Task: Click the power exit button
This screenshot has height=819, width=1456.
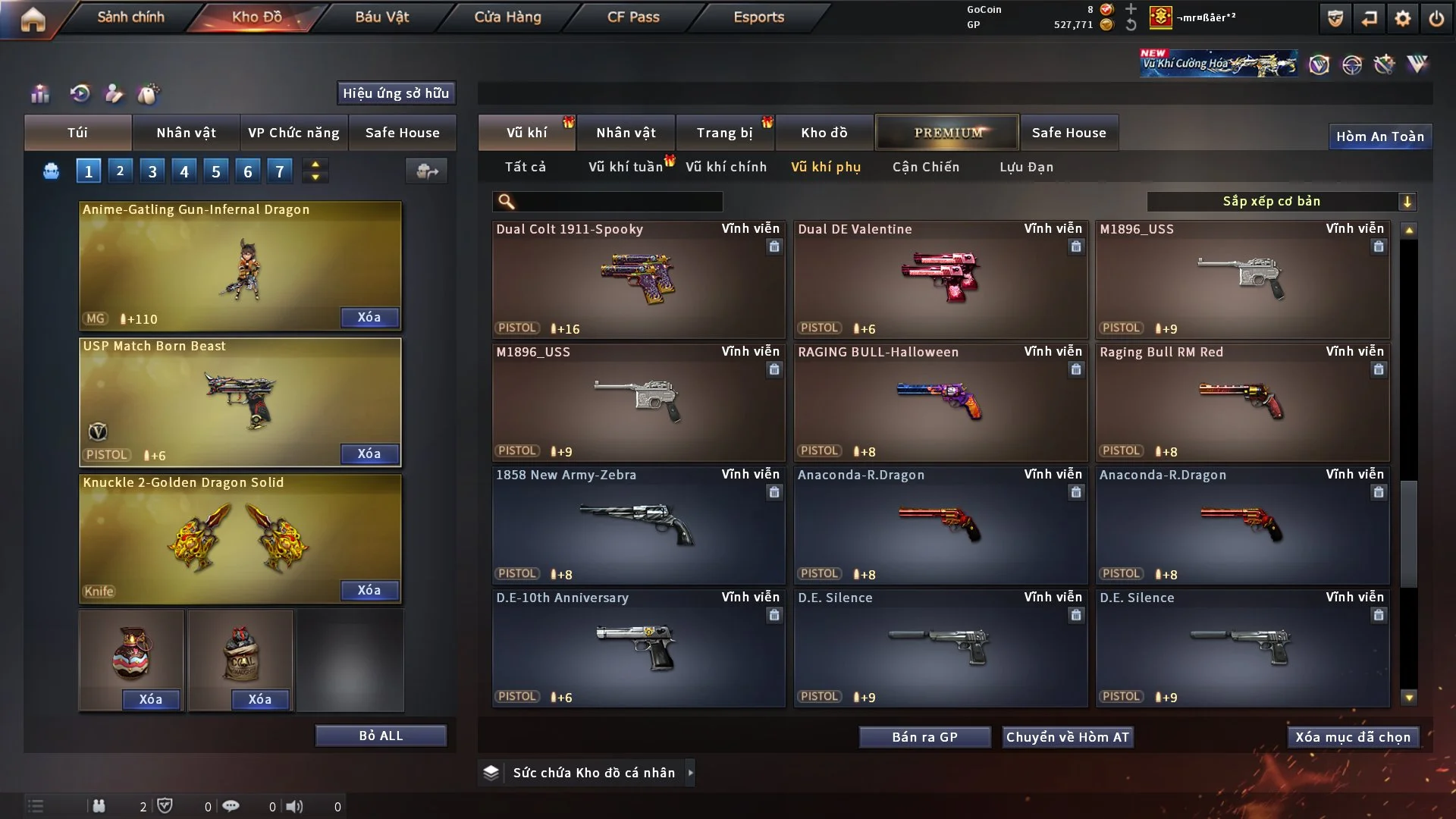Action: [x=1436, y=18]
